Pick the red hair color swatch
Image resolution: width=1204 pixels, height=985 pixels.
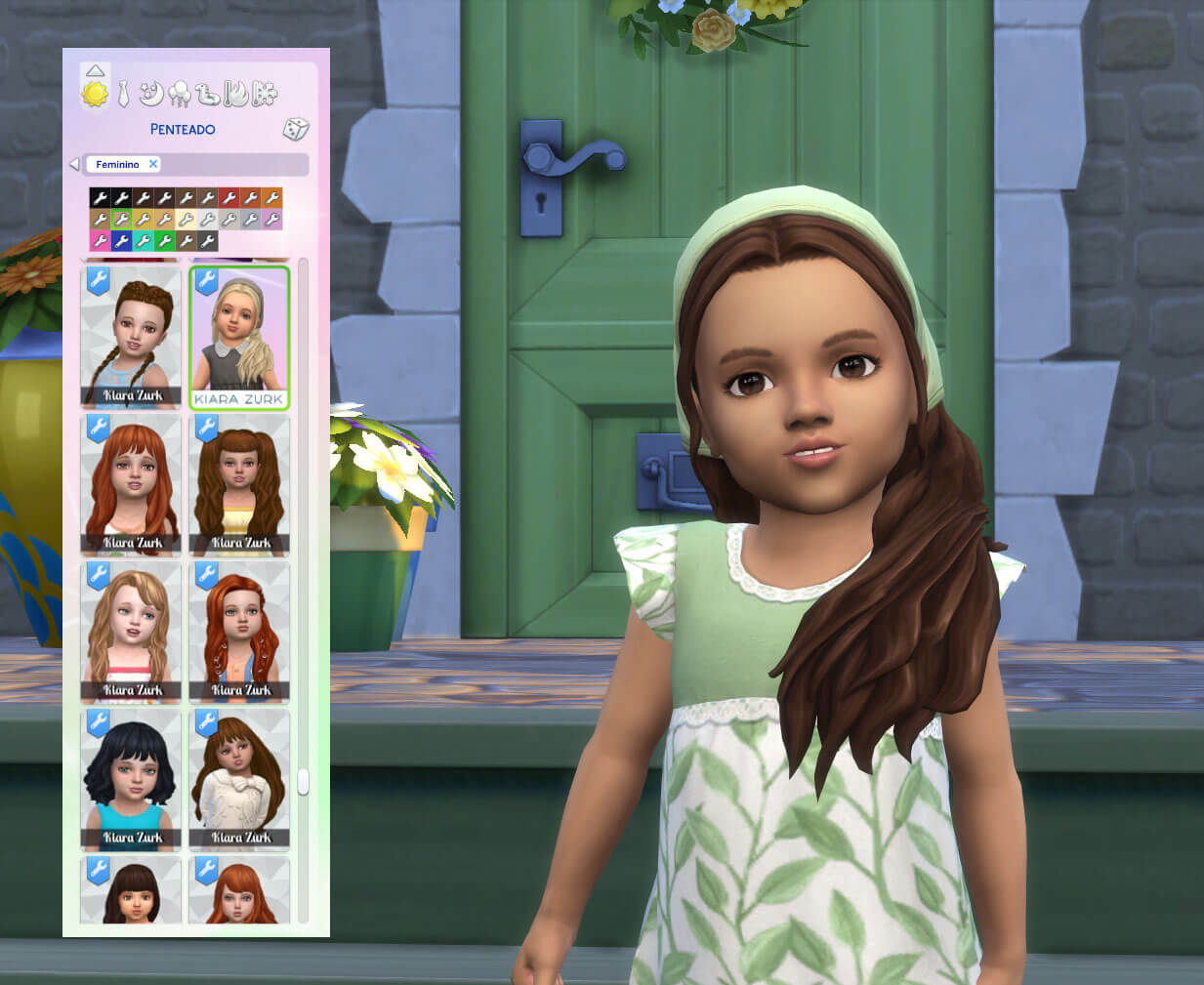click(x=228, y=198)
